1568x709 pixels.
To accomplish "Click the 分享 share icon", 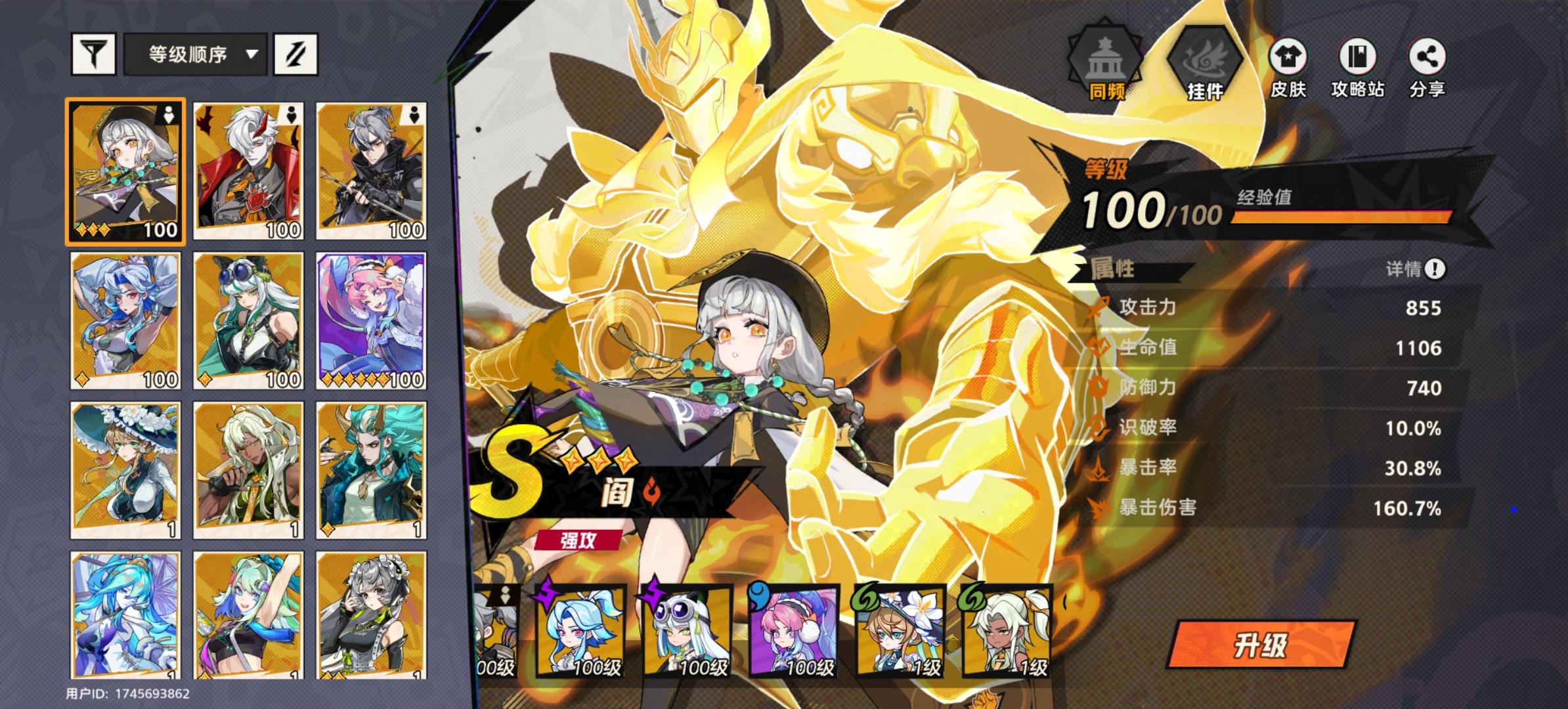I will coord(1430,57).
